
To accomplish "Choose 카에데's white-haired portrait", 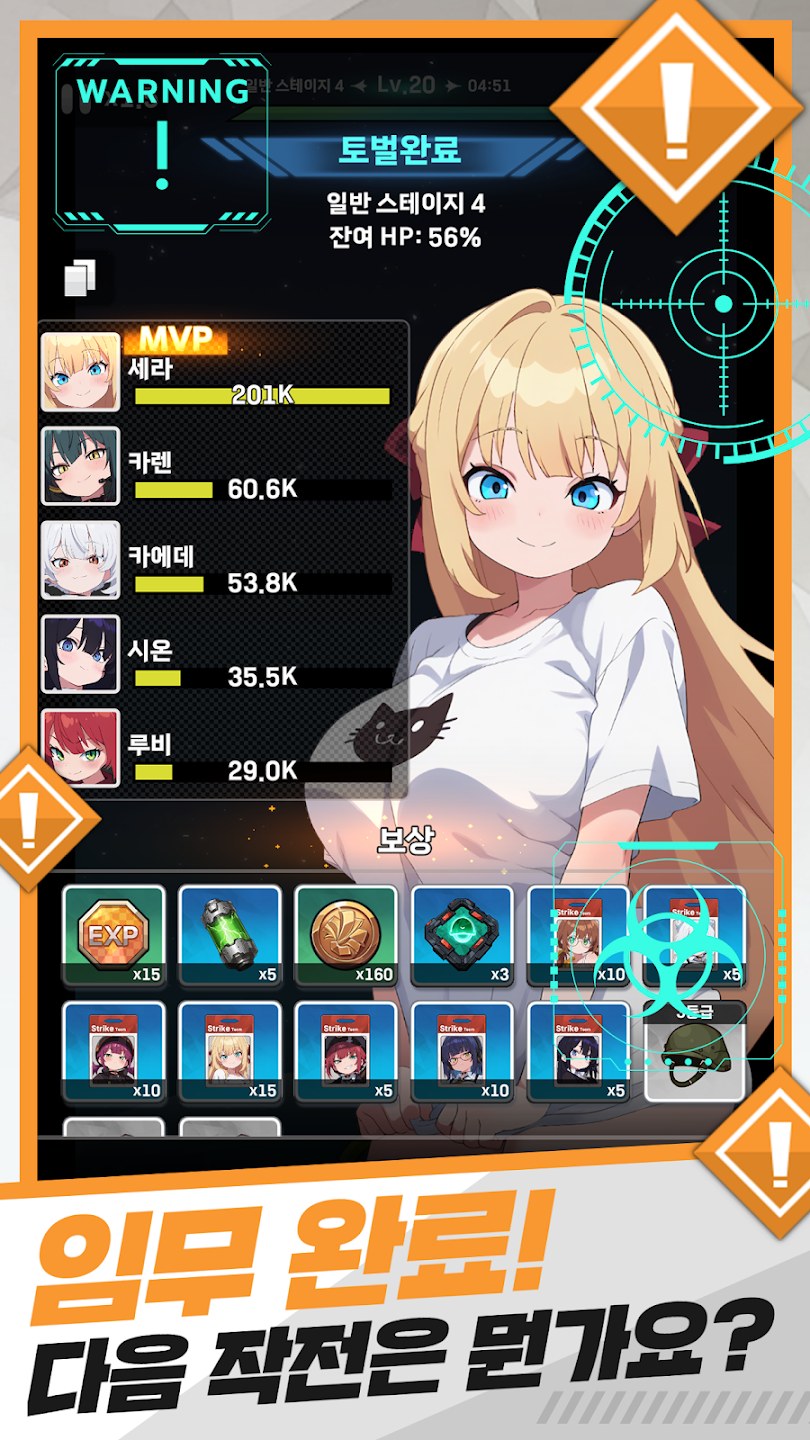I will pyautogui.click(x=80, y=560).
